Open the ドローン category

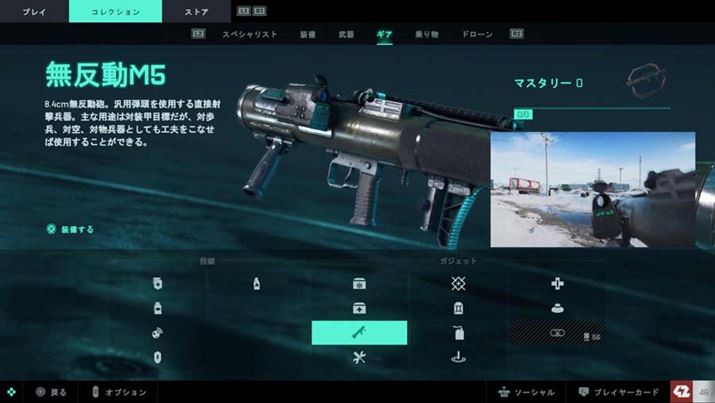(477, 34)
